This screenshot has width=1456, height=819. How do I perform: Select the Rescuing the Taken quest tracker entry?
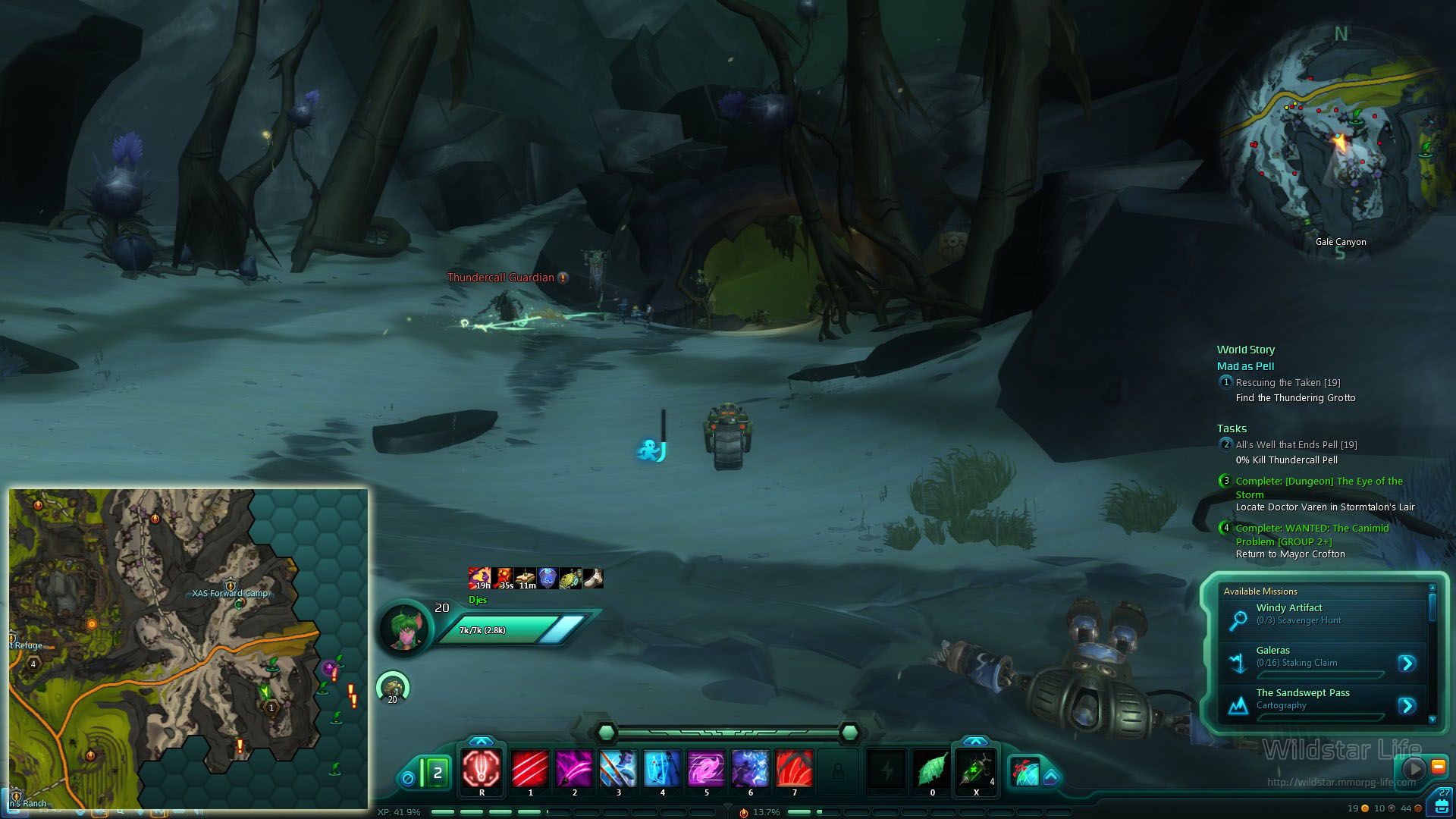(x=1288, y=383)
